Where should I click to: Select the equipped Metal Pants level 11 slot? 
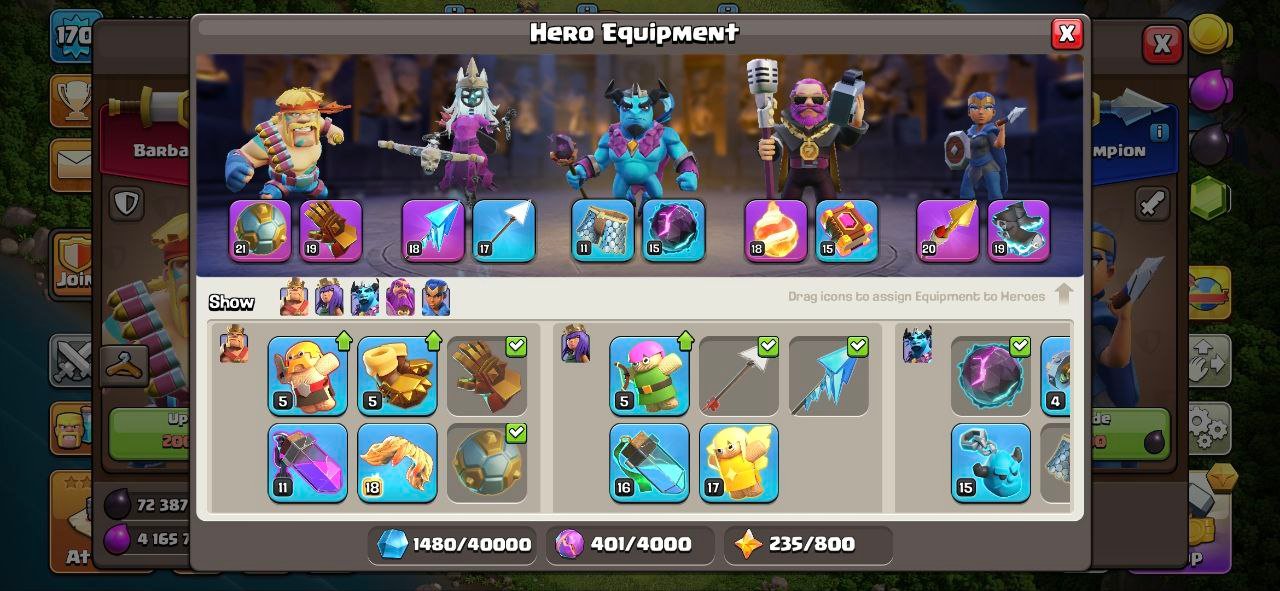tap(602, 231)
